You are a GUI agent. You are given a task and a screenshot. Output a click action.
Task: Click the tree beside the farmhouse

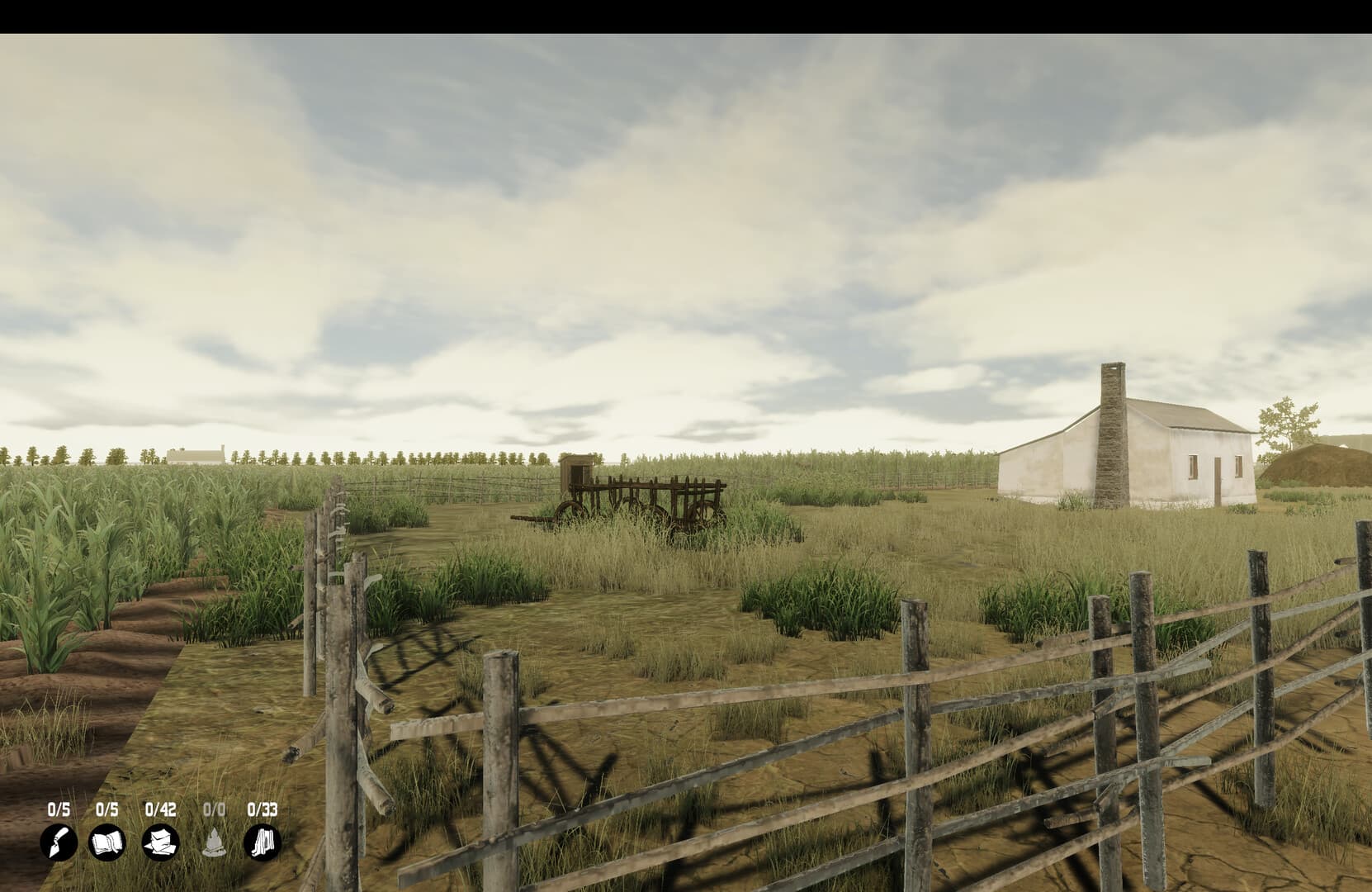(1285, 421)
